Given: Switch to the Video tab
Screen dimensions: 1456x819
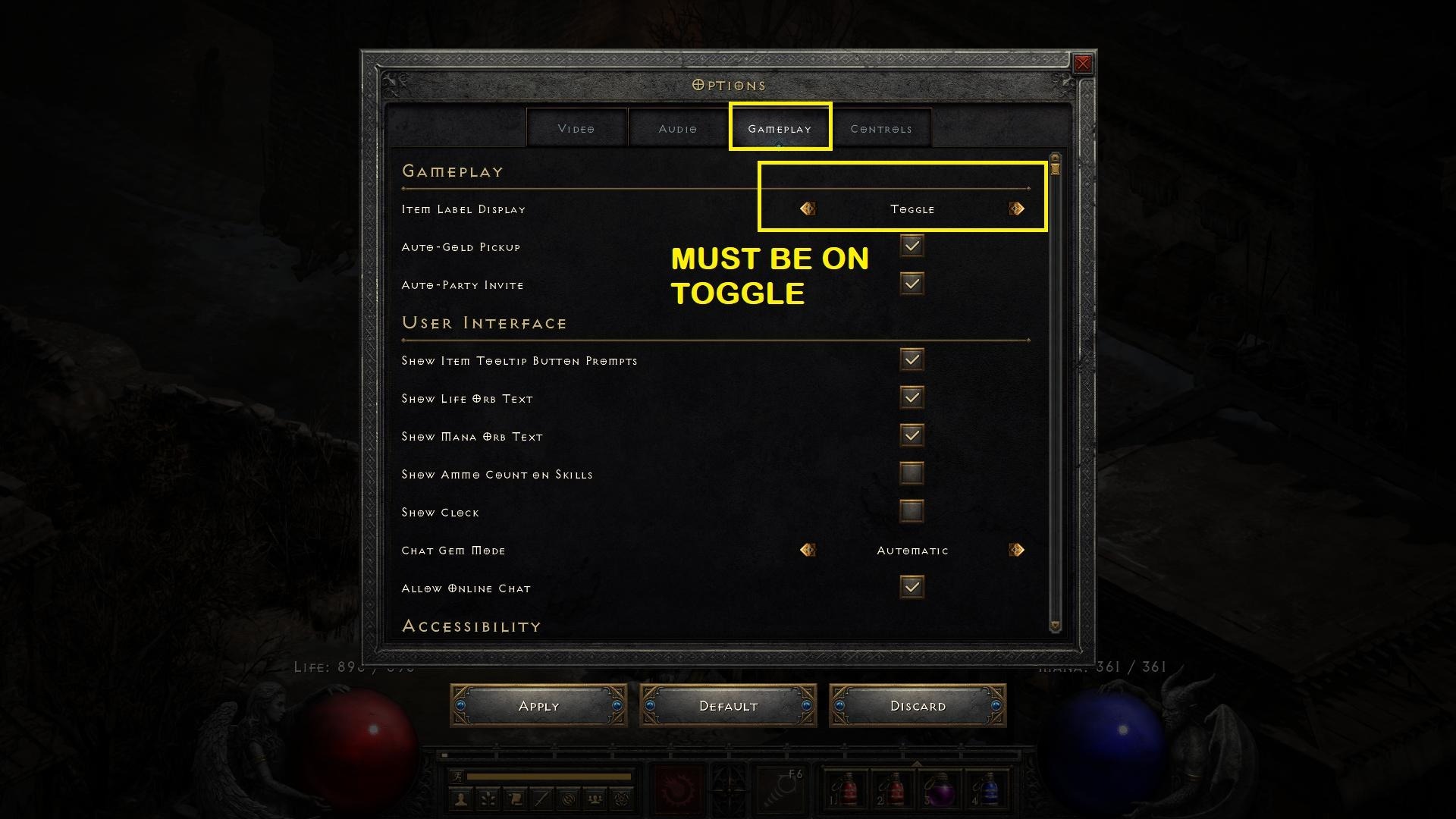Looking at the screenshot, I should [x=576, y=129].
